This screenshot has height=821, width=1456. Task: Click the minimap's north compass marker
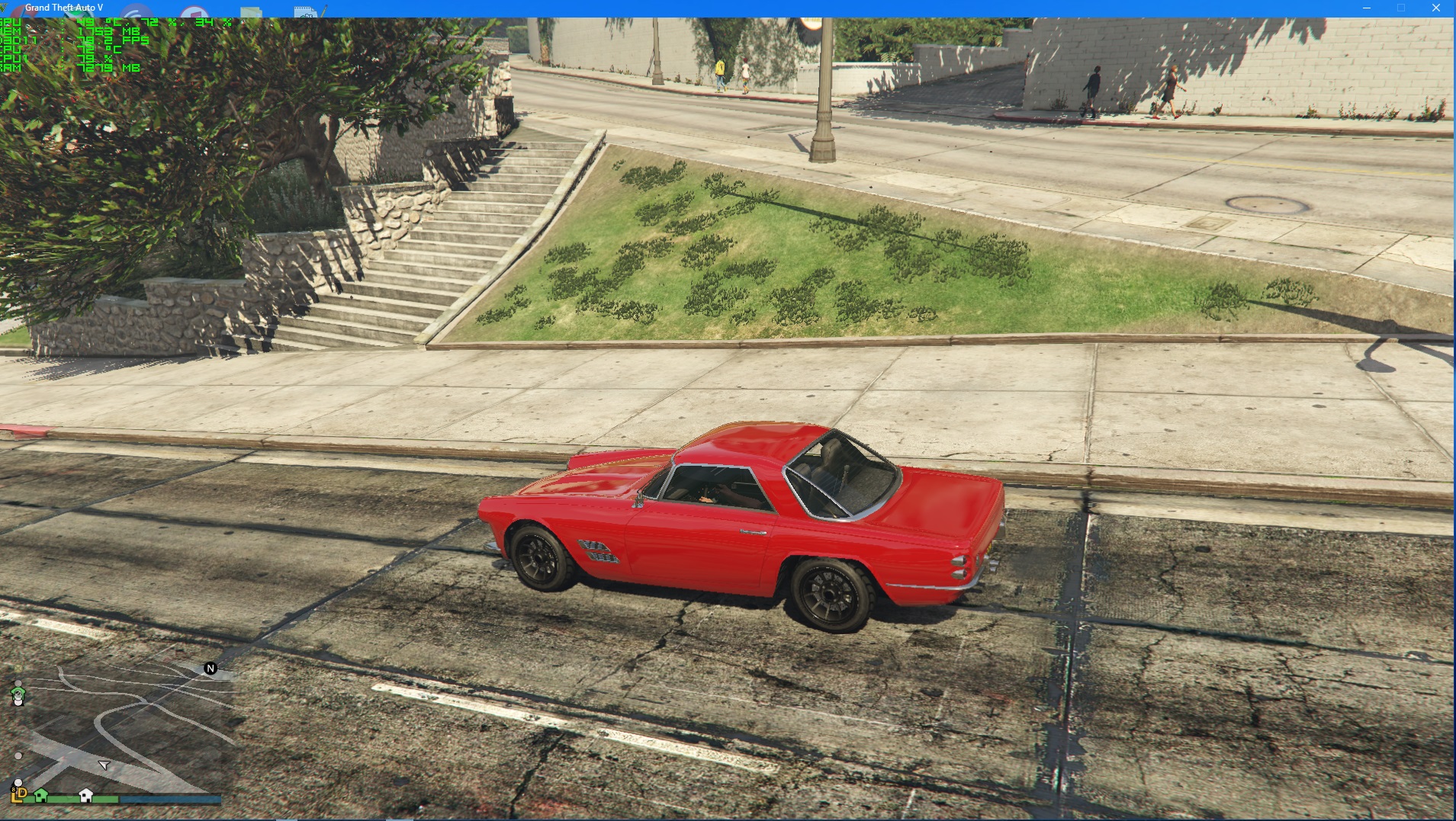211,669
